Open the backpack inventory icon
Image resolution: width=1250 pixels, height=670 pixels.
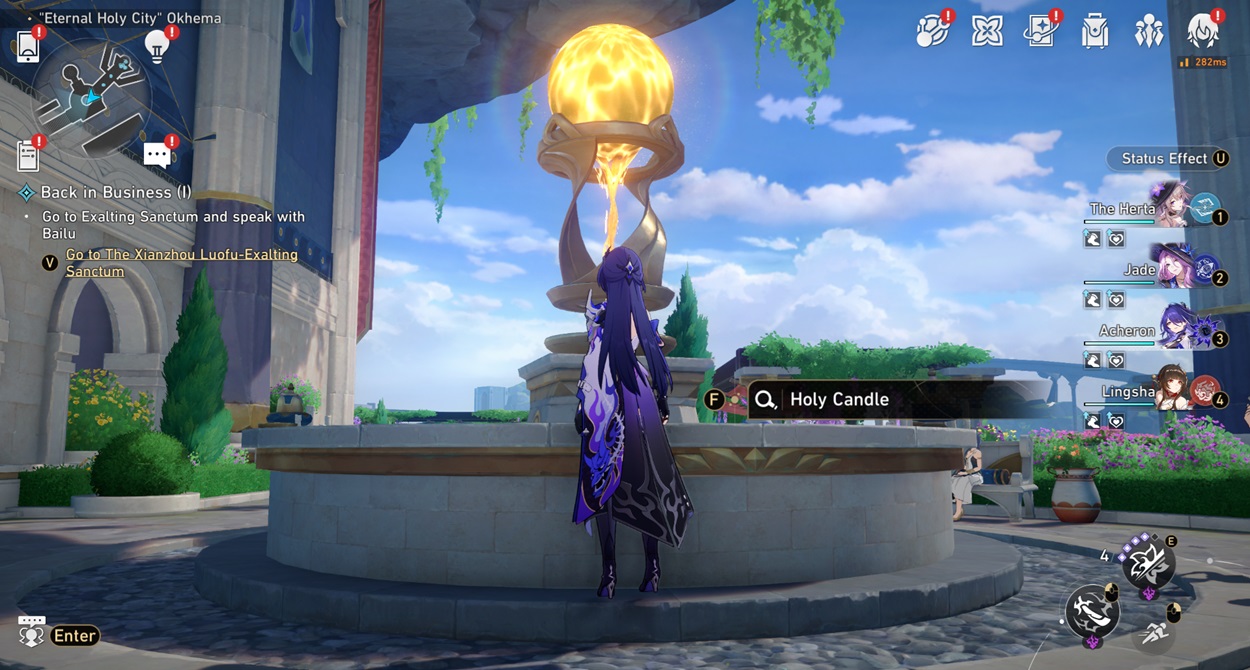[1095, 32]
